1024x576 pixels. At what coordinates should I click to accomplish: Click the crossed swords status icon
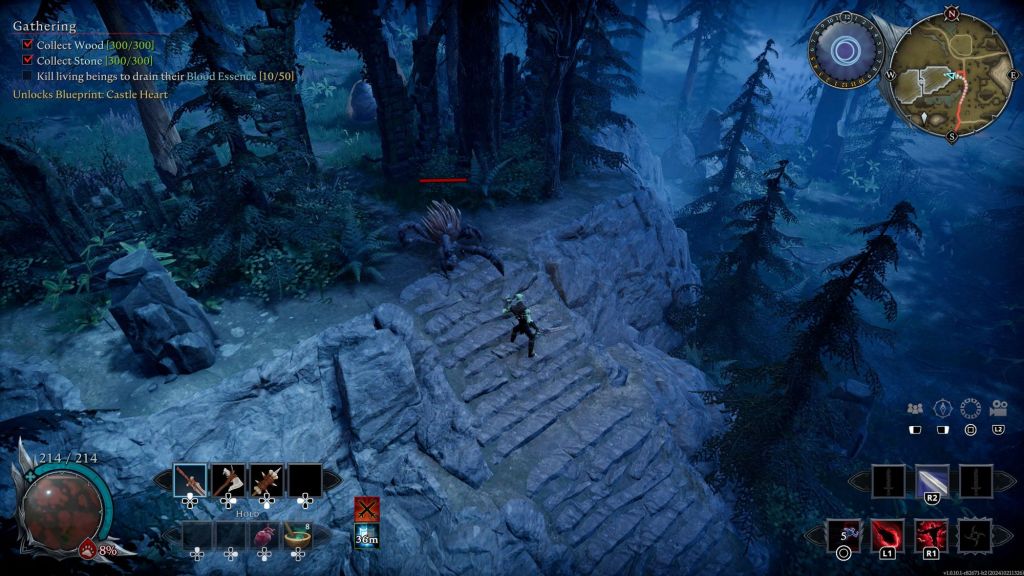pyautogui.click(x=367, y=509)
